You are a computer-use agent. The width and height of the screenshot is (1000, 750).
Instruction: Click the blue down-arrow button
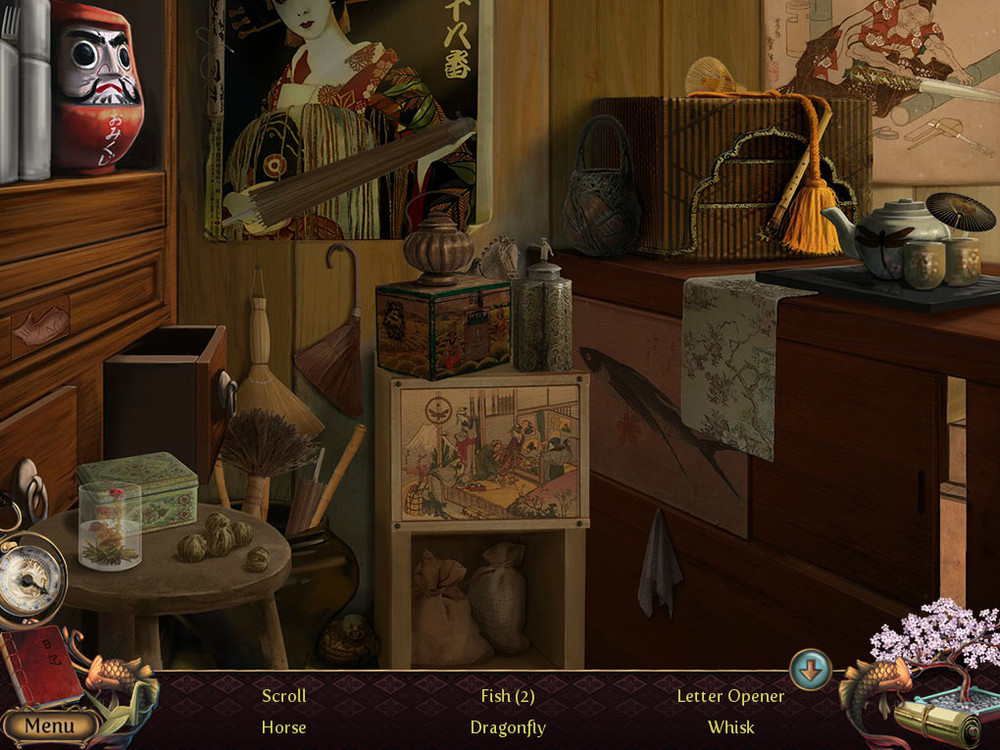coord(810,669)
